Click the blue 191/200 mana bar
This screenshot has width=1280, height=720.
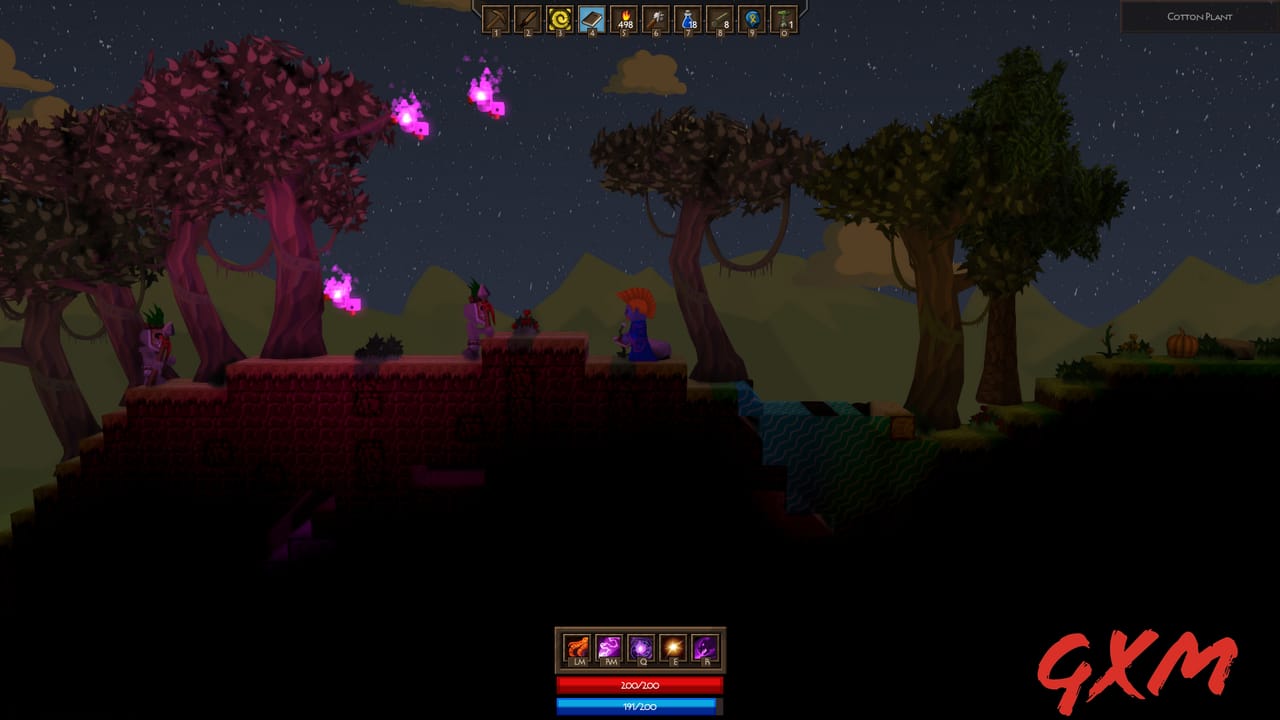click(x=638, y=707)
